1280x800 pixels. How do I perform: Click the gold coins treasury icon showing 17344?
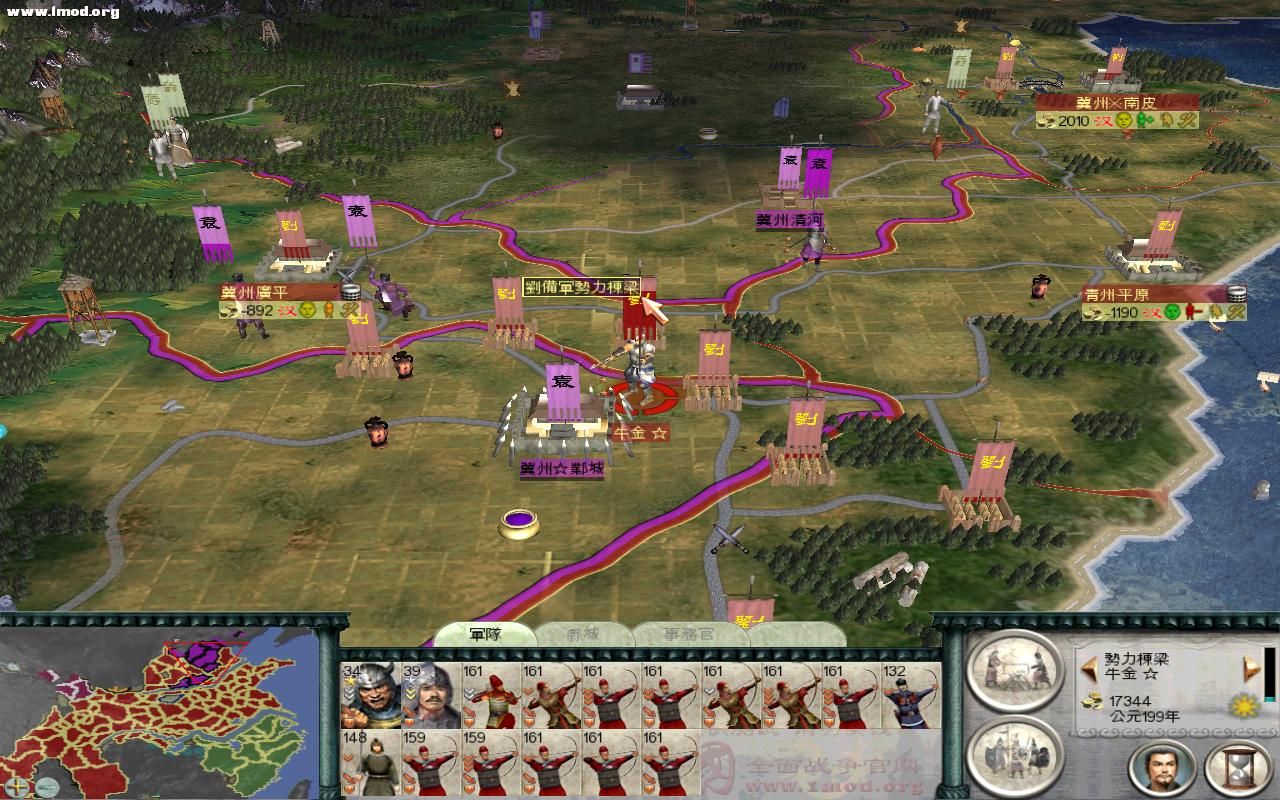click(1091, 701)
